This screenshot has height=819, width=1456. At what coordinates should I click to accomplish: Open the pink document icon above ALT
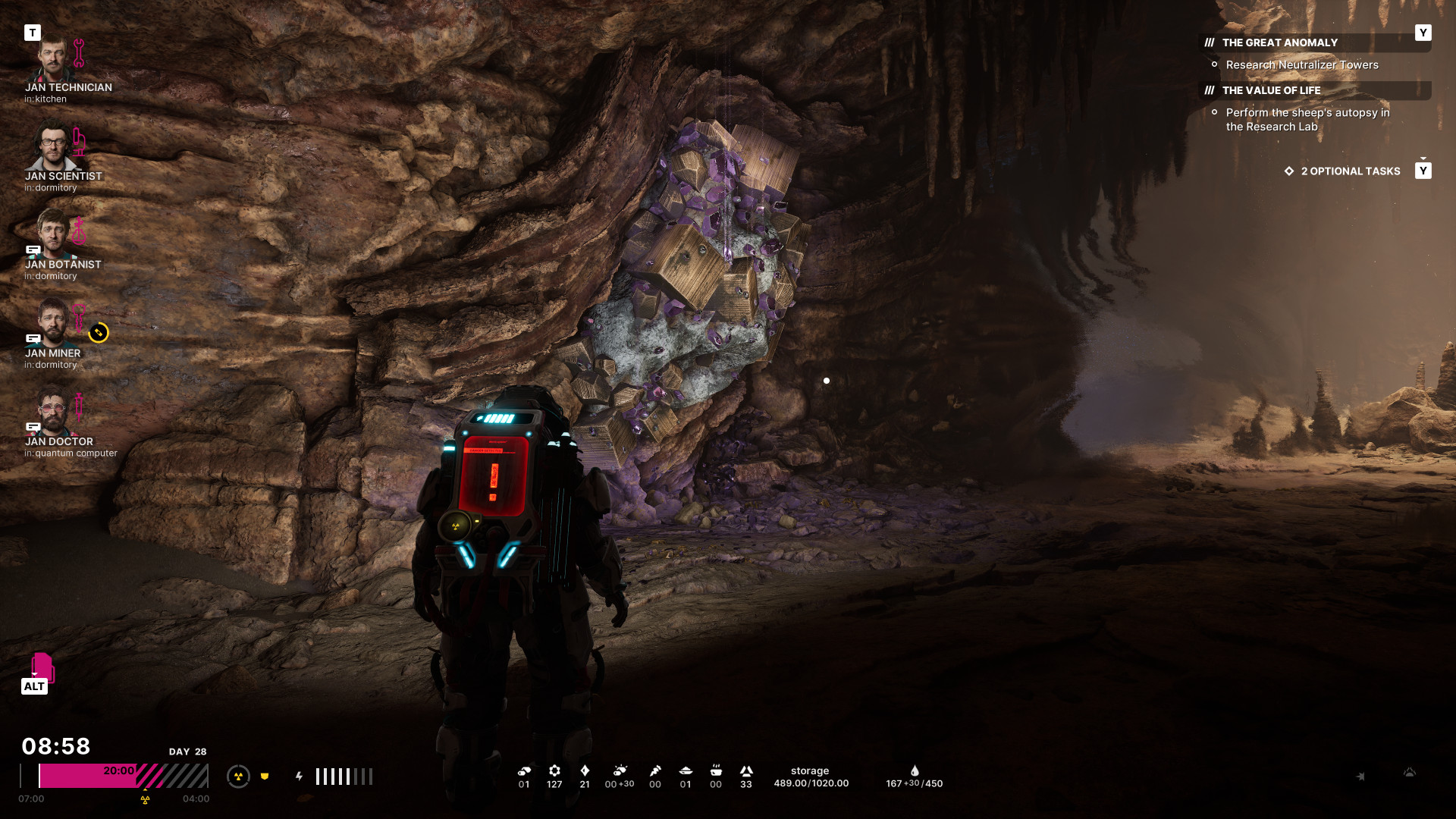tap(42, 666)
